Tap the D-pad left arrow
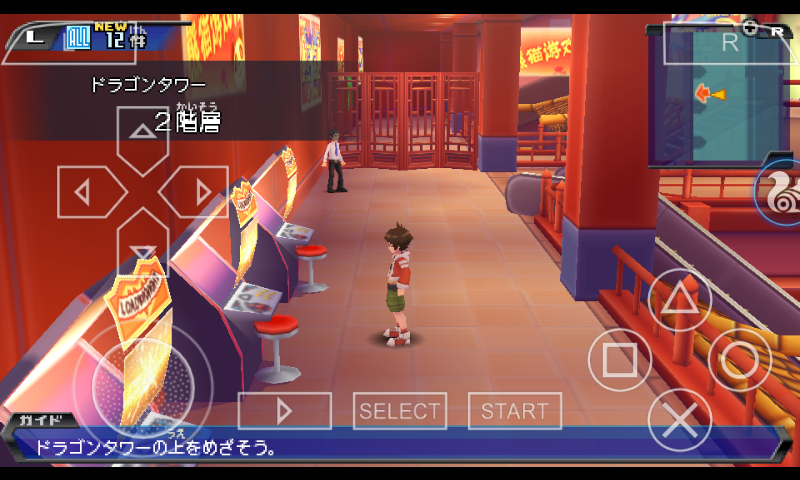Image resolution: width=800 pixels, height=480 pixels. pos(88,191)
